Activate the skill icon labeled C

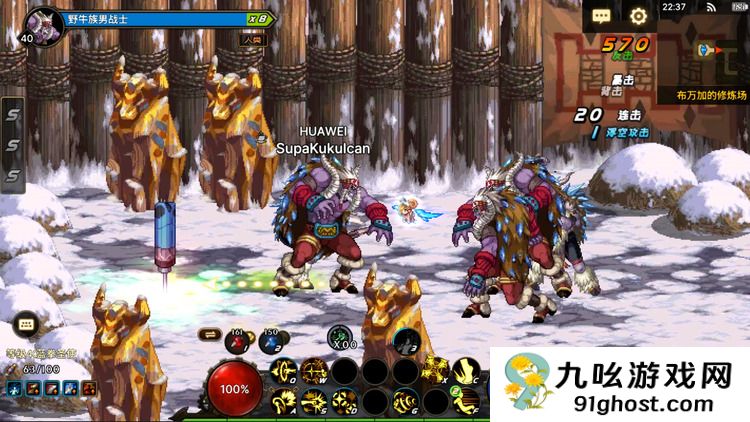464,371
